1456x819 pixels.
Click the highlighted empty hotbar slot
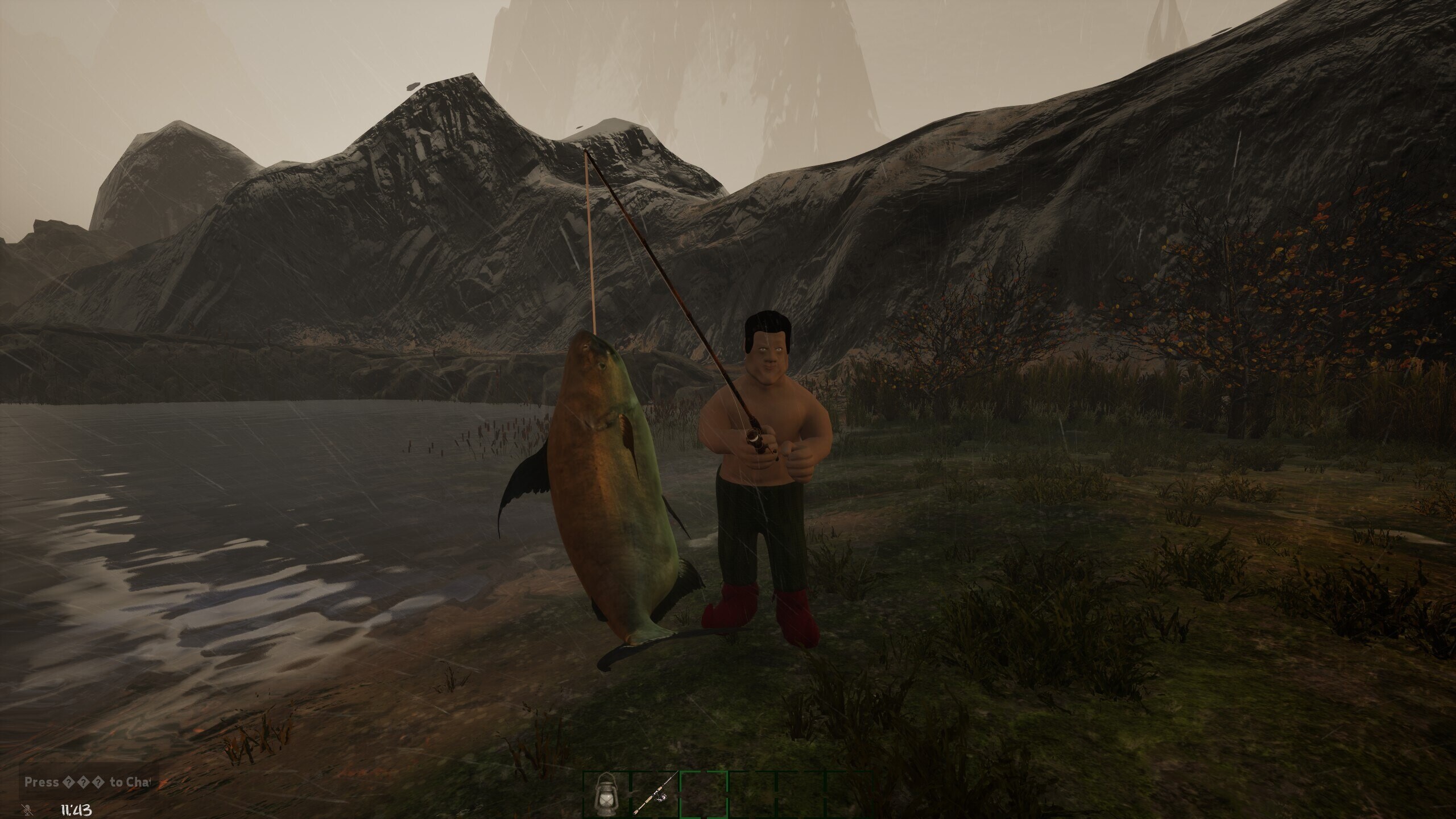(x=704, y=795)
